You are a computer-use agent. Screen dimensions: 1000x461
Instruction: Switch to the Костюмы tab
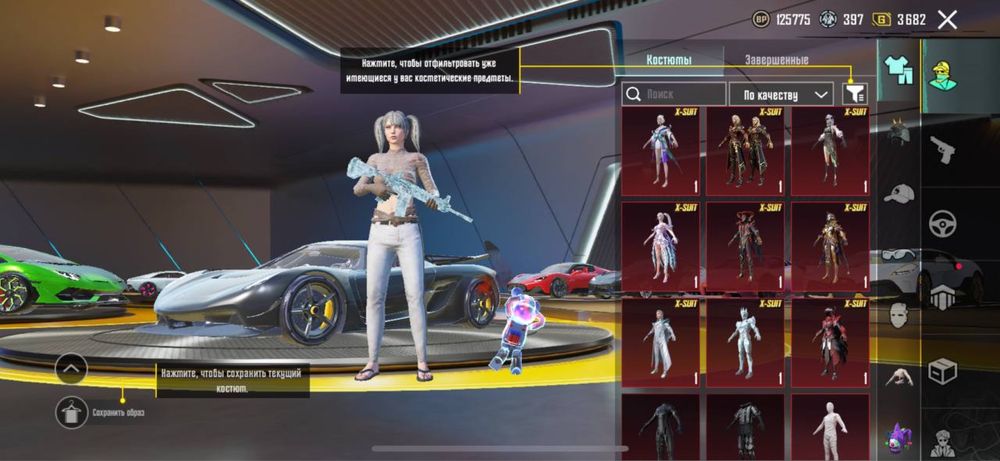coord(668,60)
